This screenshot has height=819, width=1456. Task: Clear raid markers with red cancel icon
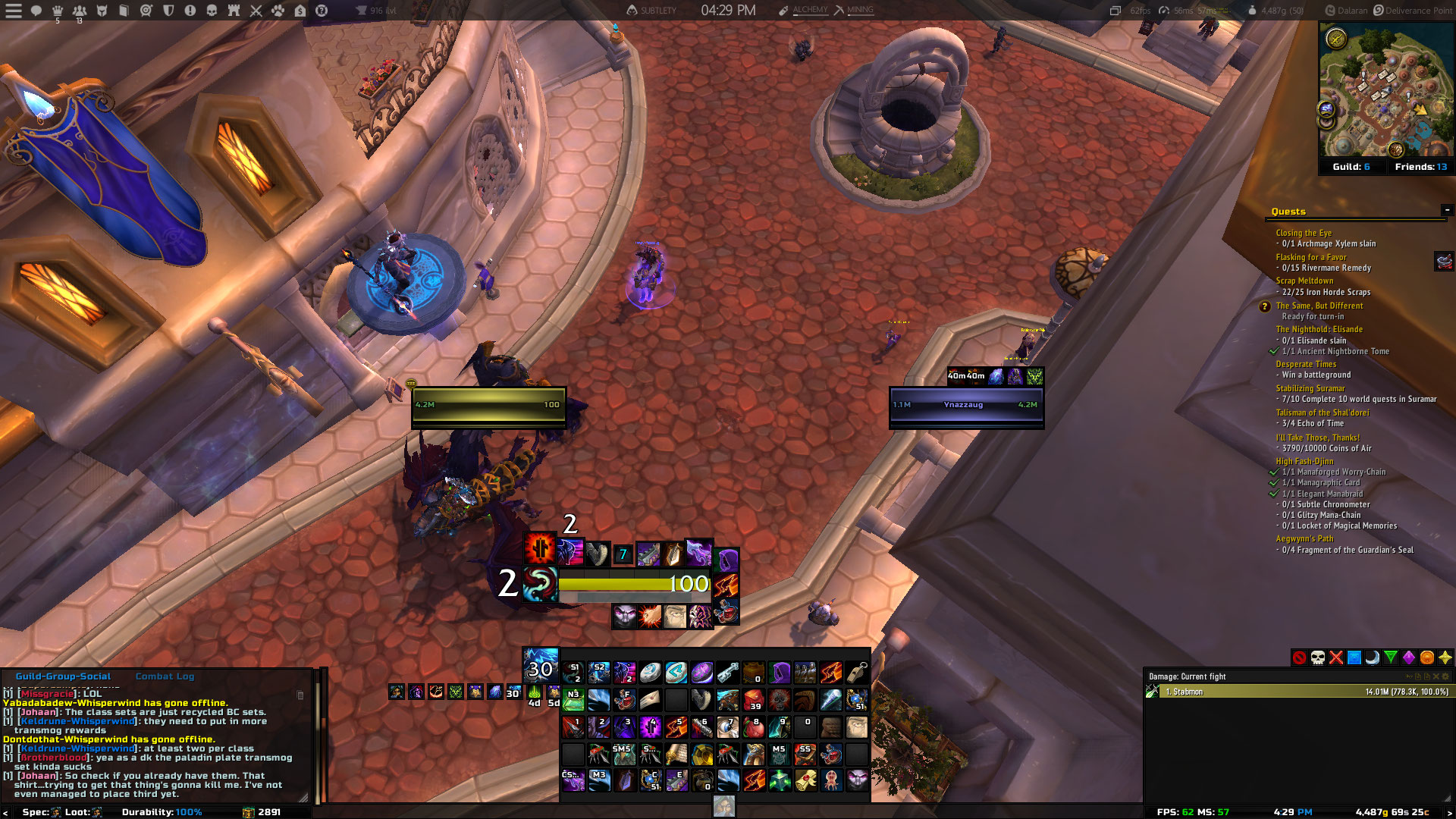1300,657
